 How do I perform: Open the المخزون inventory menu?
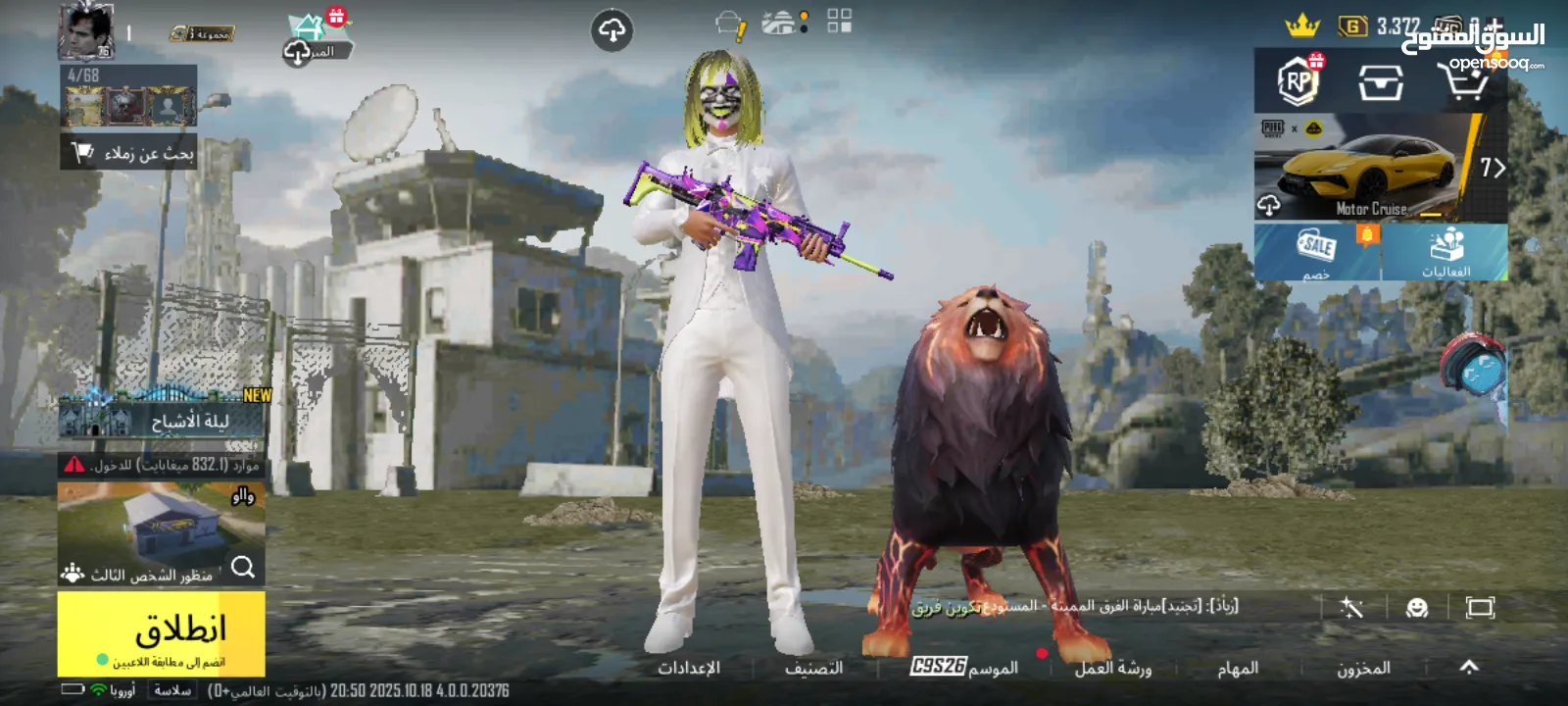pyautogui.click(x=1363, y=668)
